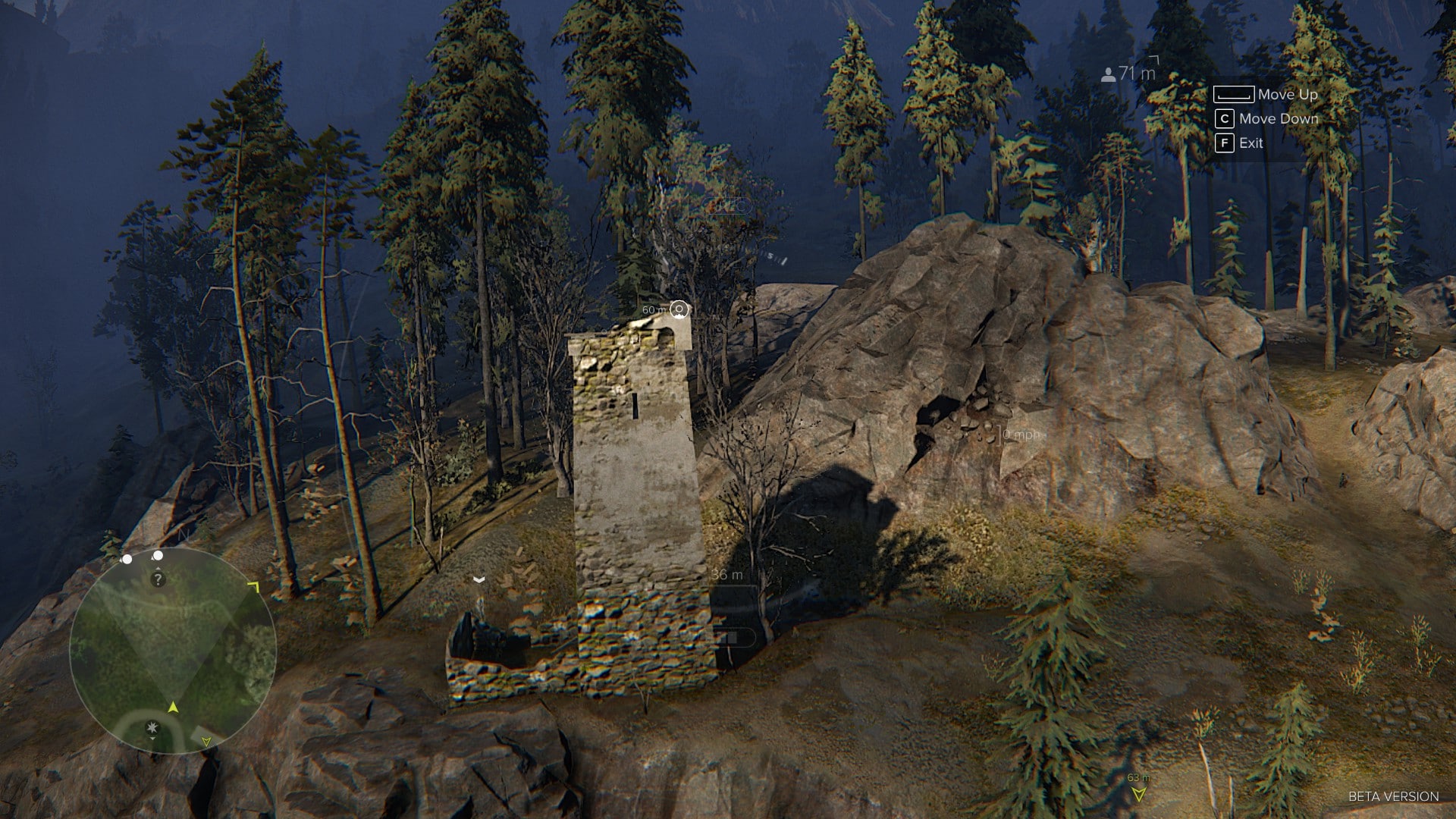The image size is (1456, 819).
Task: Select the yellow 63 m waypoint arrow
Action: (1137, 794)
